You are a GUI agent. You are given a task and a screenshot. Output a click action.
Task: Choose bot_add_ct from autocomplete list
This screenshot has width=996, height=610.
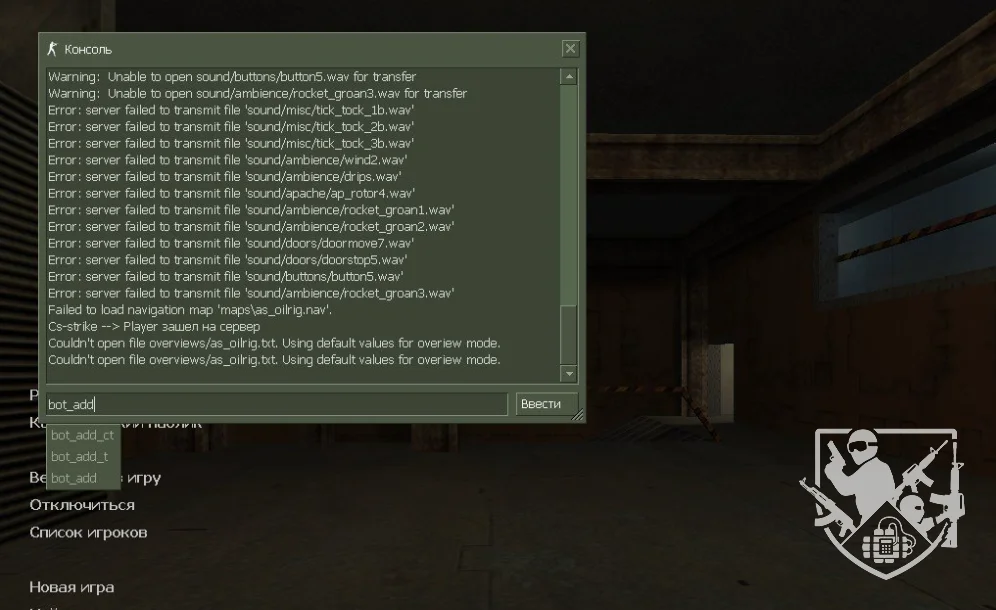coord(83,435)
